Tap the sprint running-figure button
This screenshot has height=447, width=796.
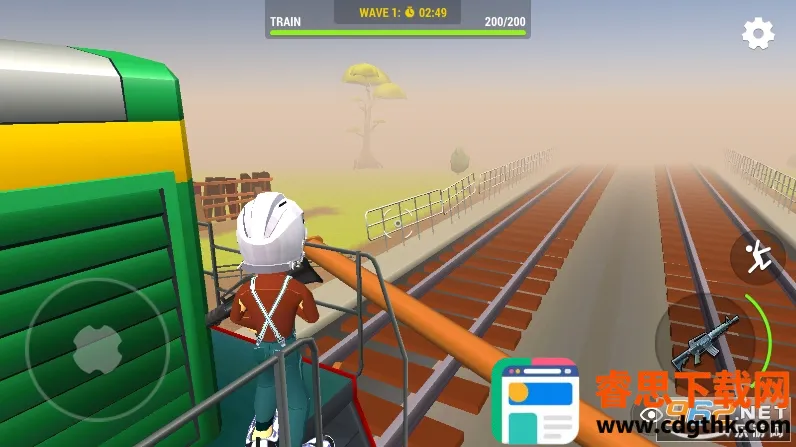[757, 257]
